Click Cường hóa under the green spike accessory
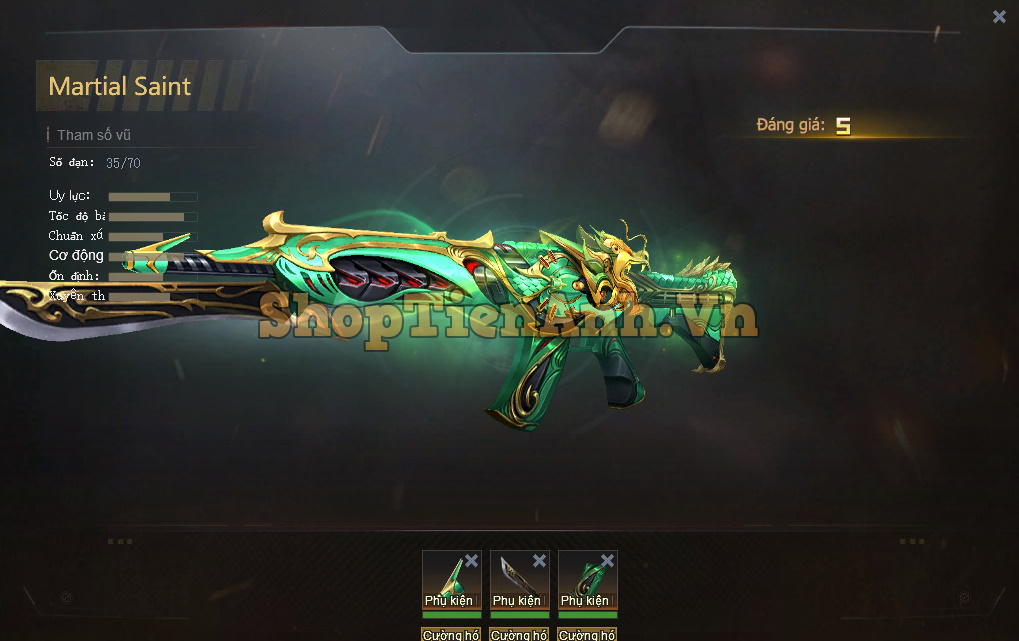The image size is (1019, 641). [x=451, y=634]
